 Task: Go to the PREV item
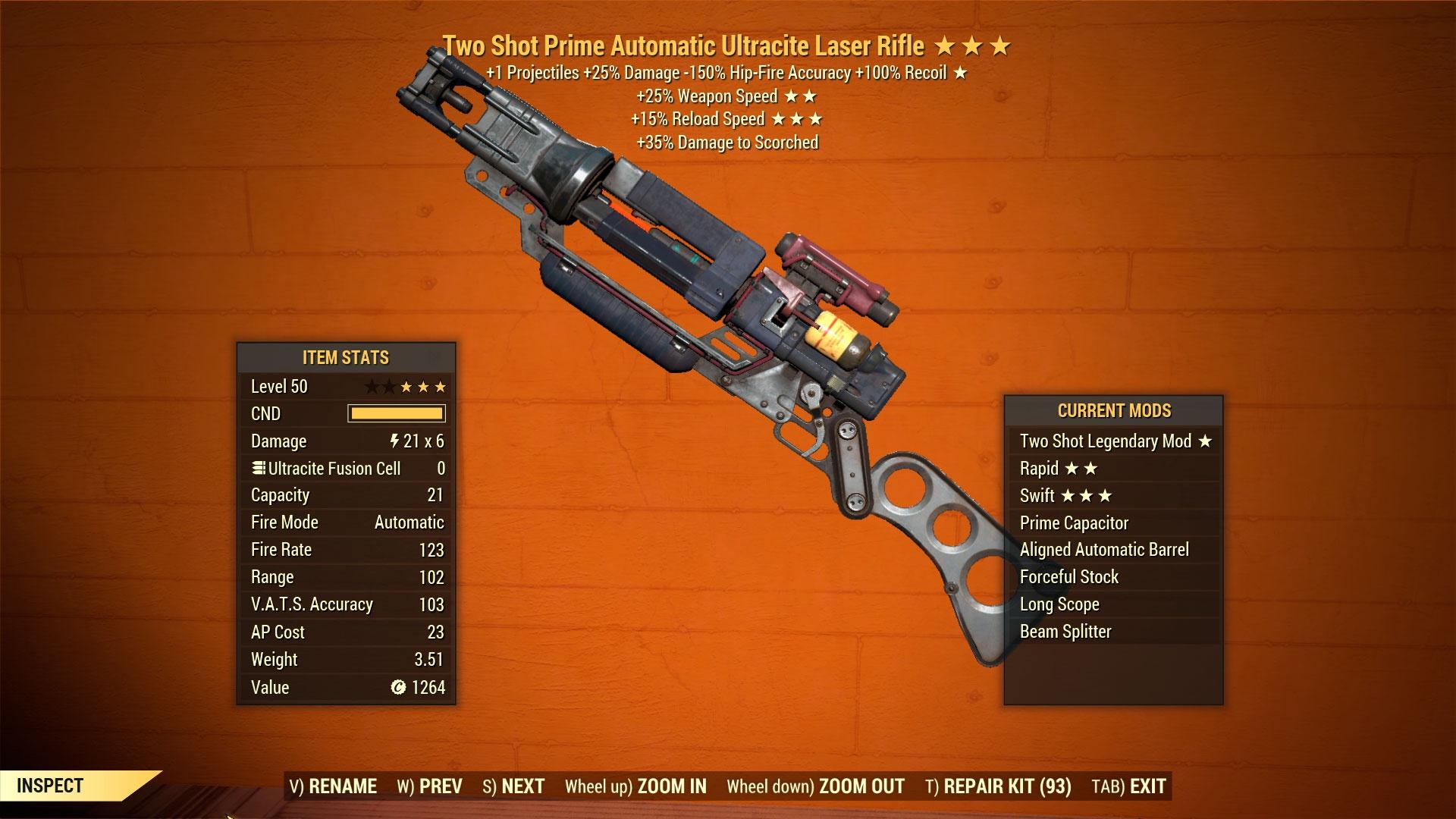[429, 786]
